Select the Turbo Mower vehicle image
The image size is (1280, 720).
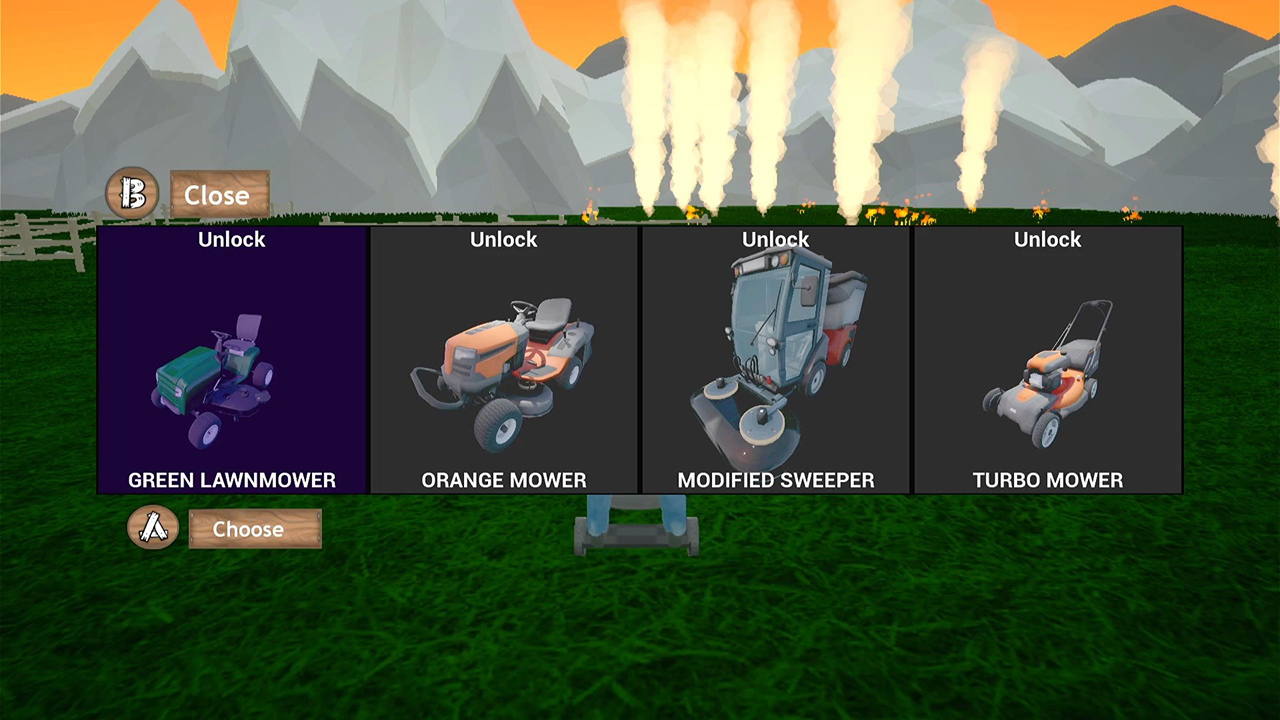(1047, 375)
